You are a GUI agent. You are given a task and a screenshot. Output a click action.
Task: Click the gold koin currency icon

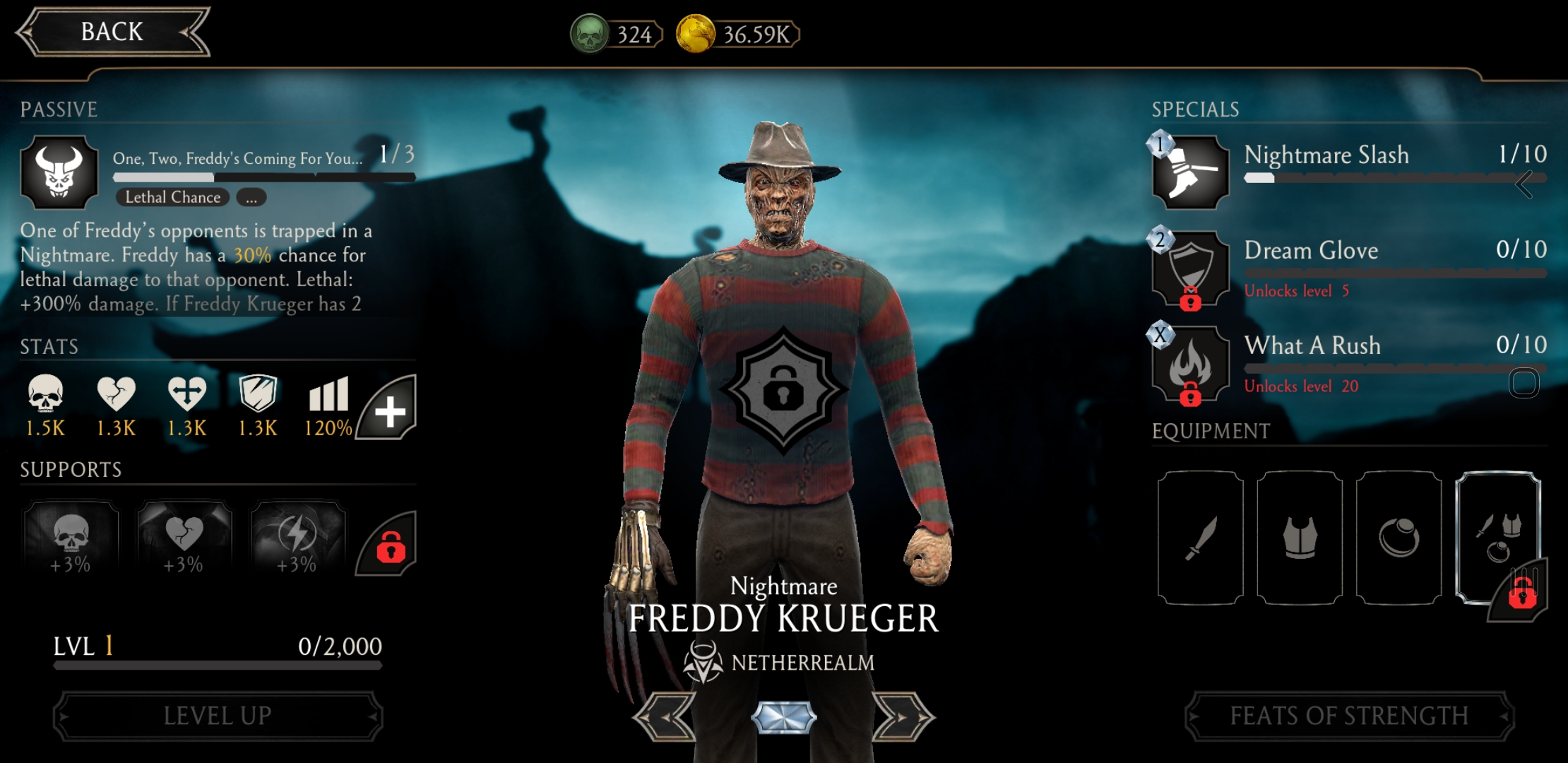[696, 34]
